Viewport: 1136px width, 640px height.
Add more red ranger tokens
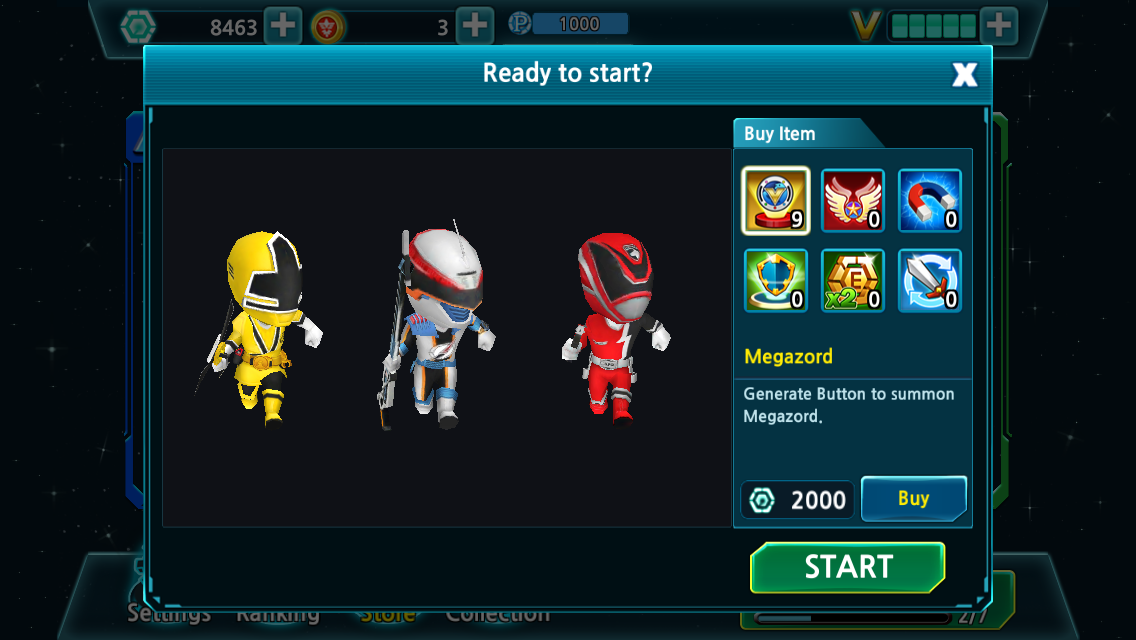pos(474,26)
